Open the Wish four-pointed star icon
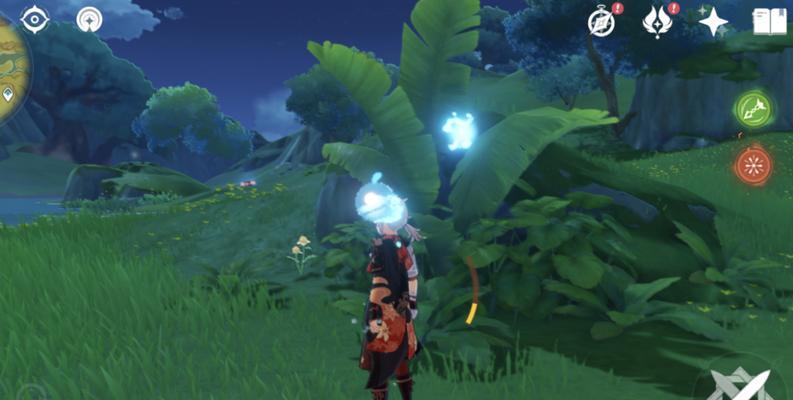This screenshot has height=400, width=793. coord(712,21)
